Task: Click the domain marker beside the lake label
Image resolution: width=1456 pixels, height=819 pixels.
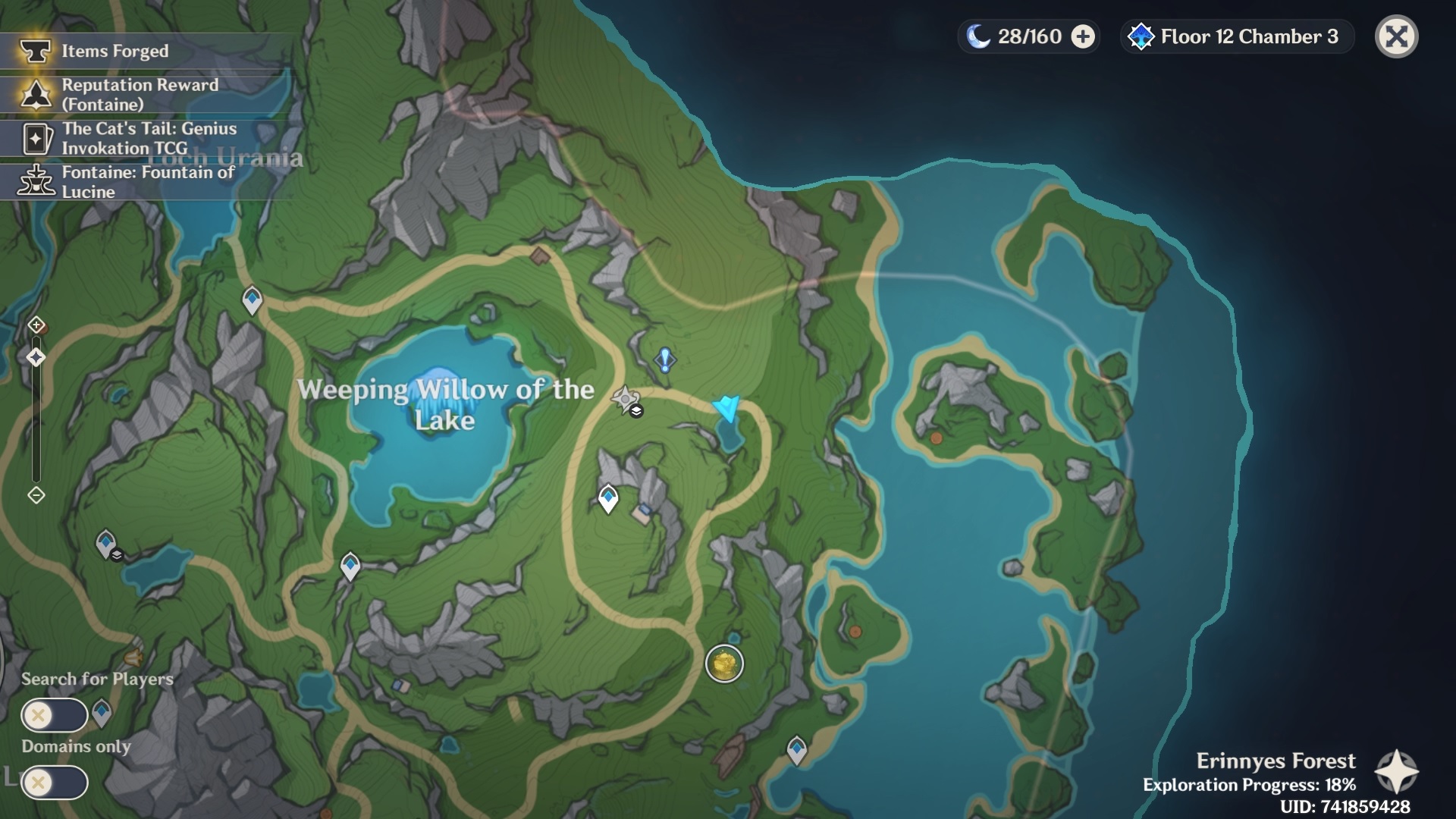Action: pos(626,399)
